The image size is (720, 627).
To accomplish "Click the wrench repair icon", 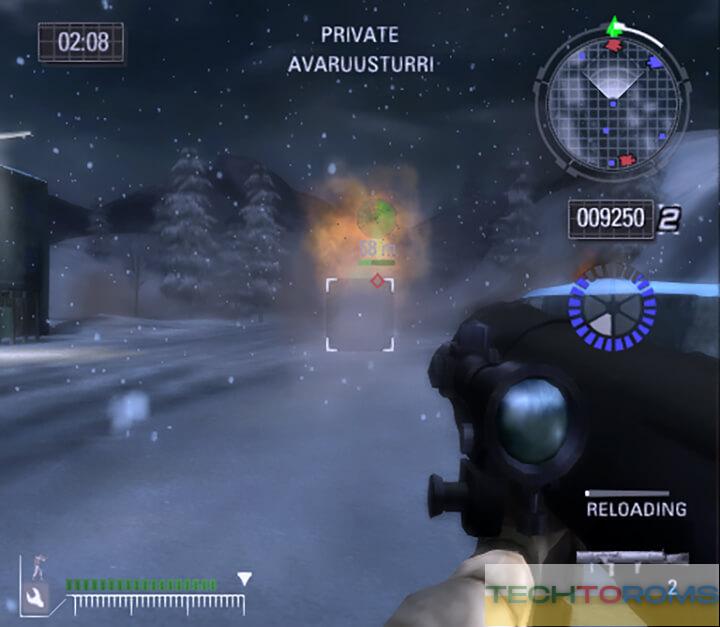I will pyautogui.click(x=35, y=600).
